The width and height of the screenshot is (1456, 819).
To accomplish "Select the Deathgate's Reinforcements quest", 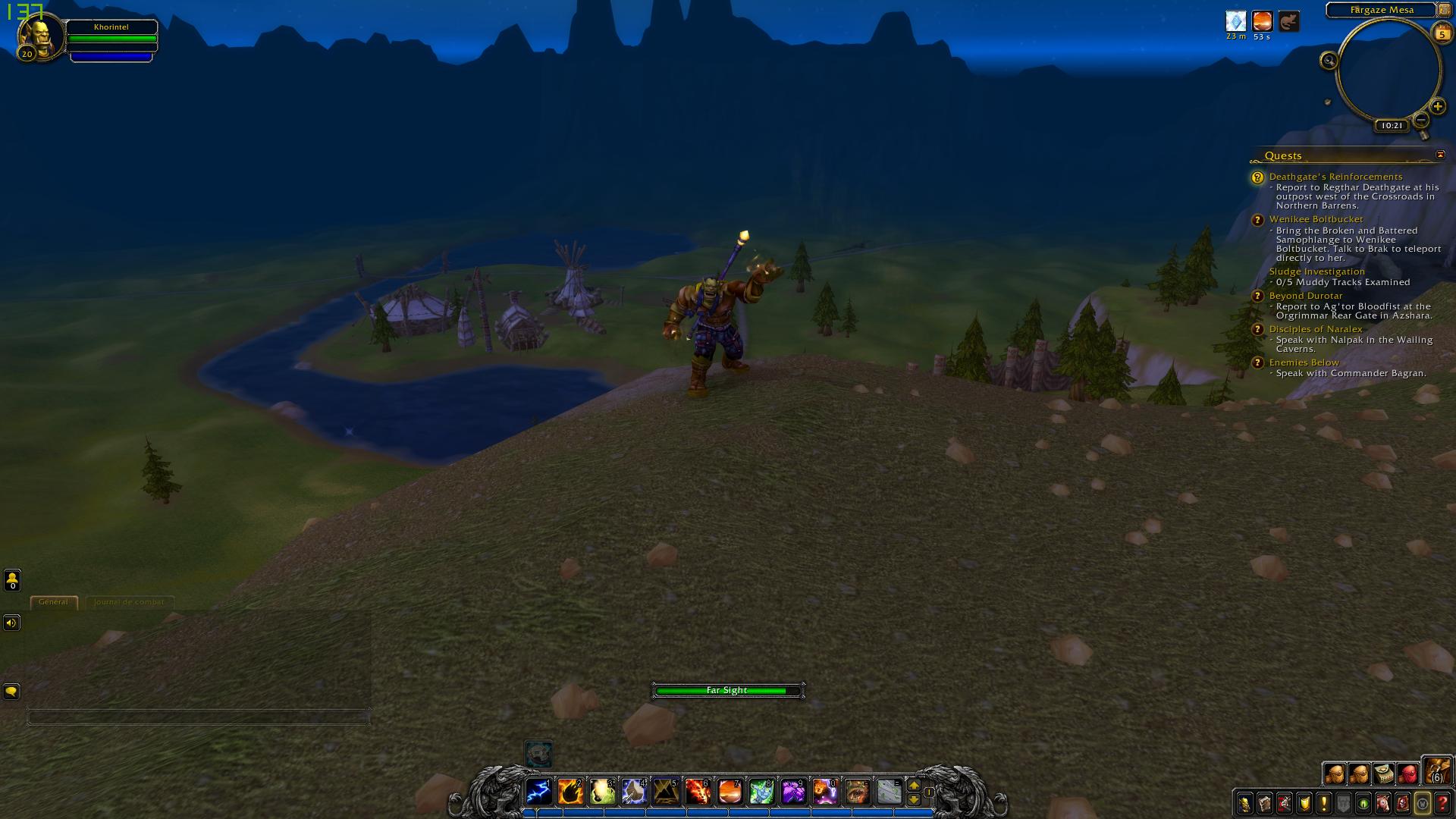I will [x=1335, y=177].
